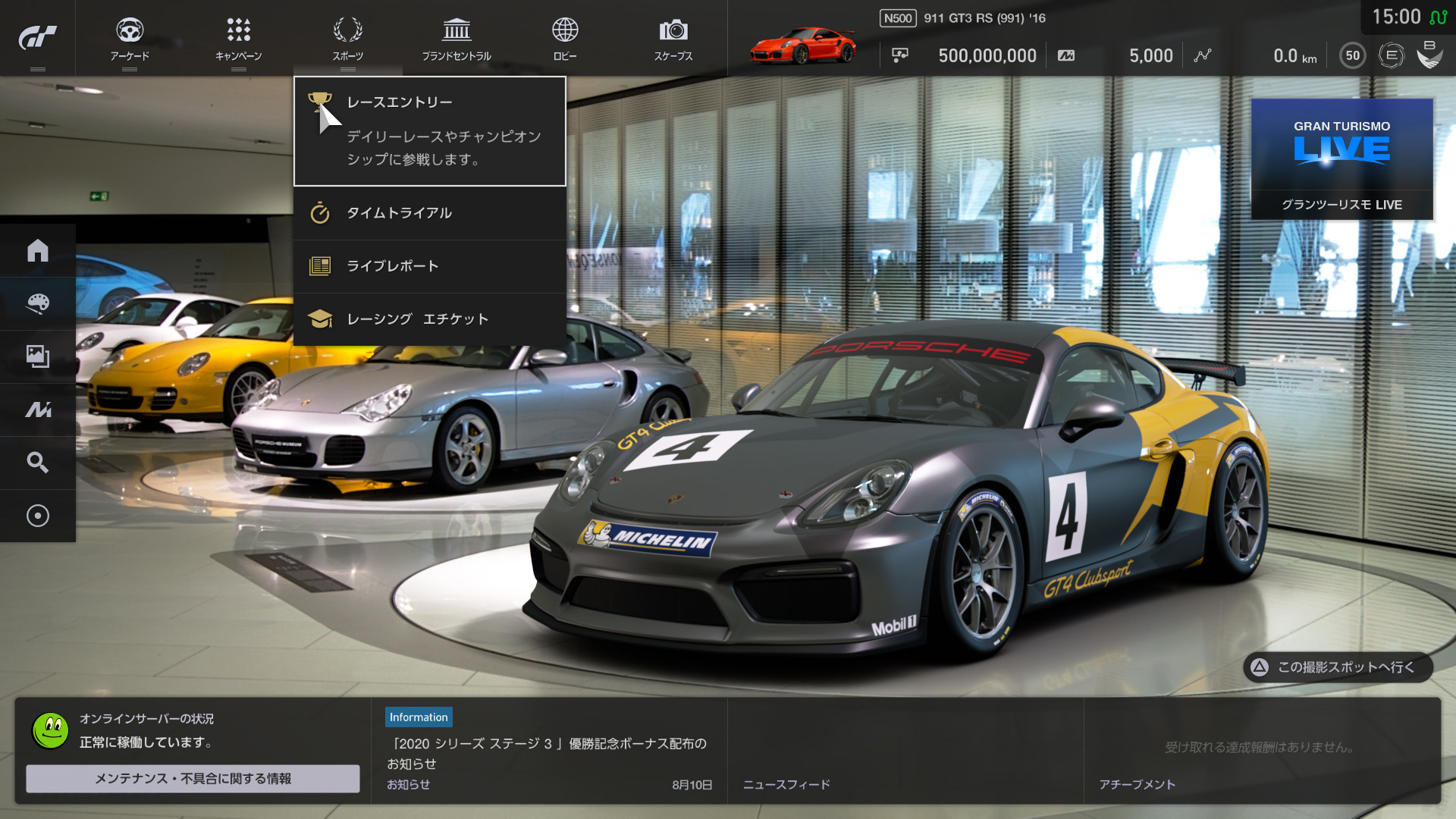Open the photo gallery sidebar icon
Screen dimensions: 1456x819
coord(37,356)
